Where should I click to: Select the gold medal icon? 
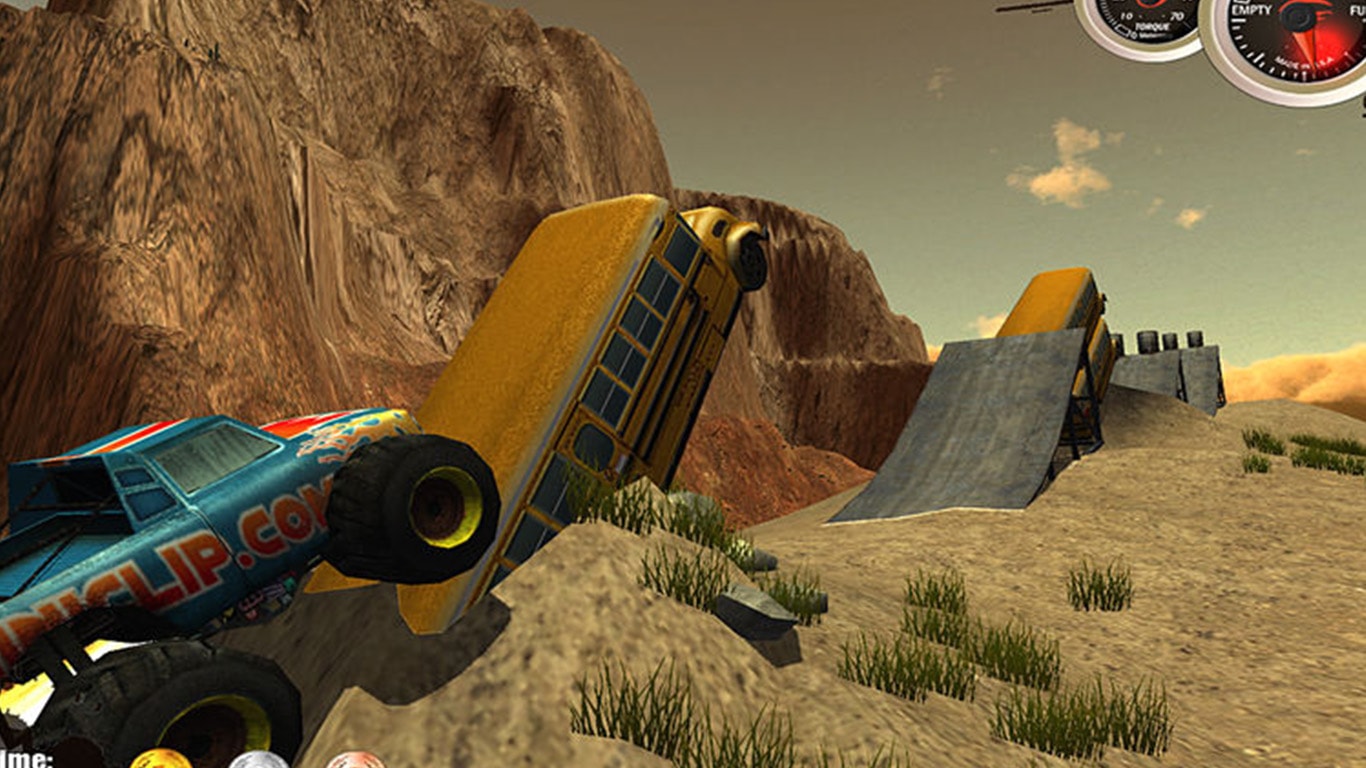tap(161, 760)
